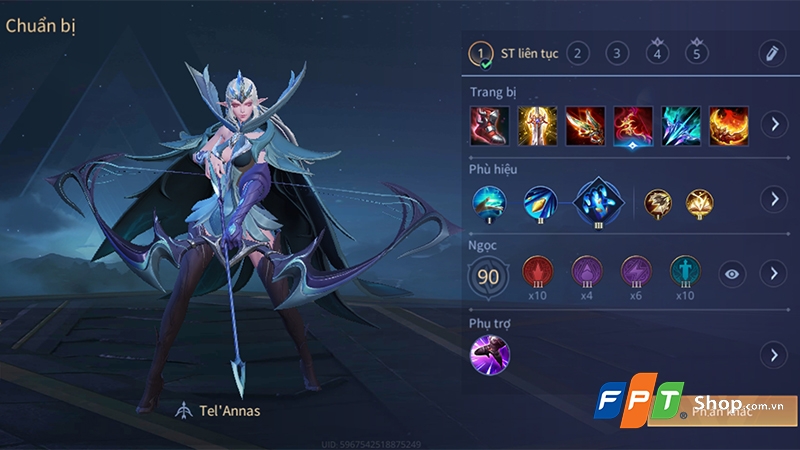This screenshot has width=800, height=450.
Task: Select the cyan spear equipment item
Action: coord(681,125)
